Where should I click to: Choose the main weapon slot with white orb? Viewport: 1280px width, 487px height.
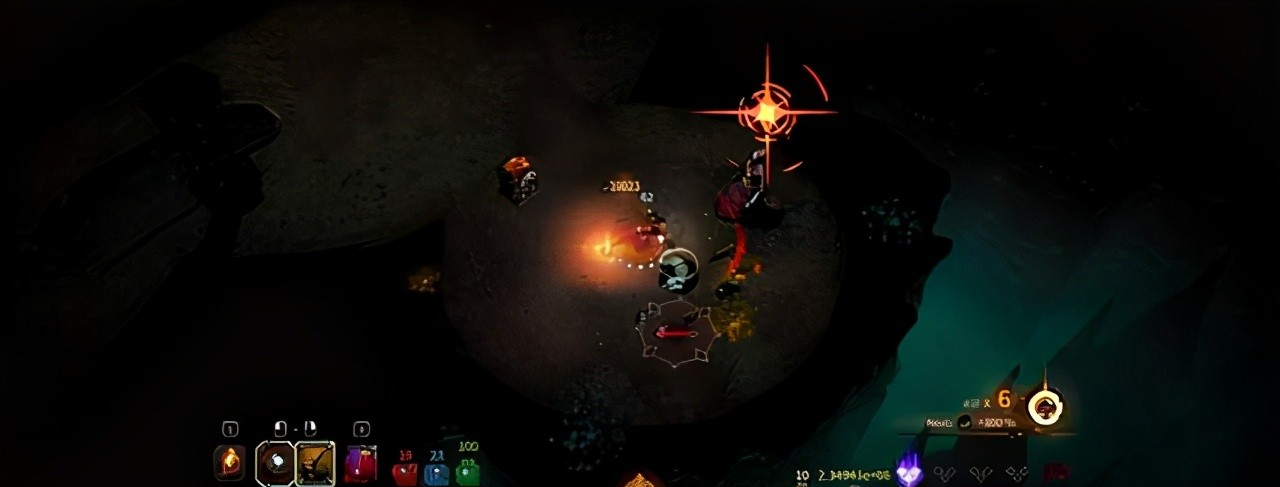[x=275, y=462]
